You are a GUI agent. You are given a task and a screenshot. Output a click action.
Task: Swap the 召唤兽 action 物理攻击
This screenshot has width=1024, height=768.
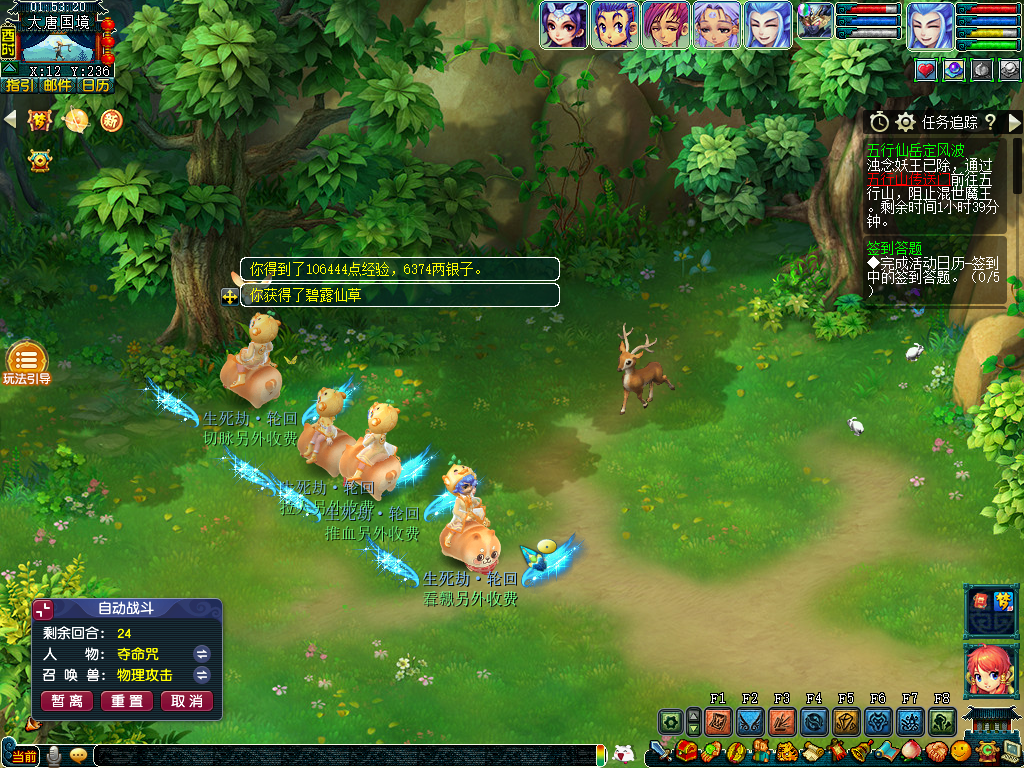[x=201, y=675]
